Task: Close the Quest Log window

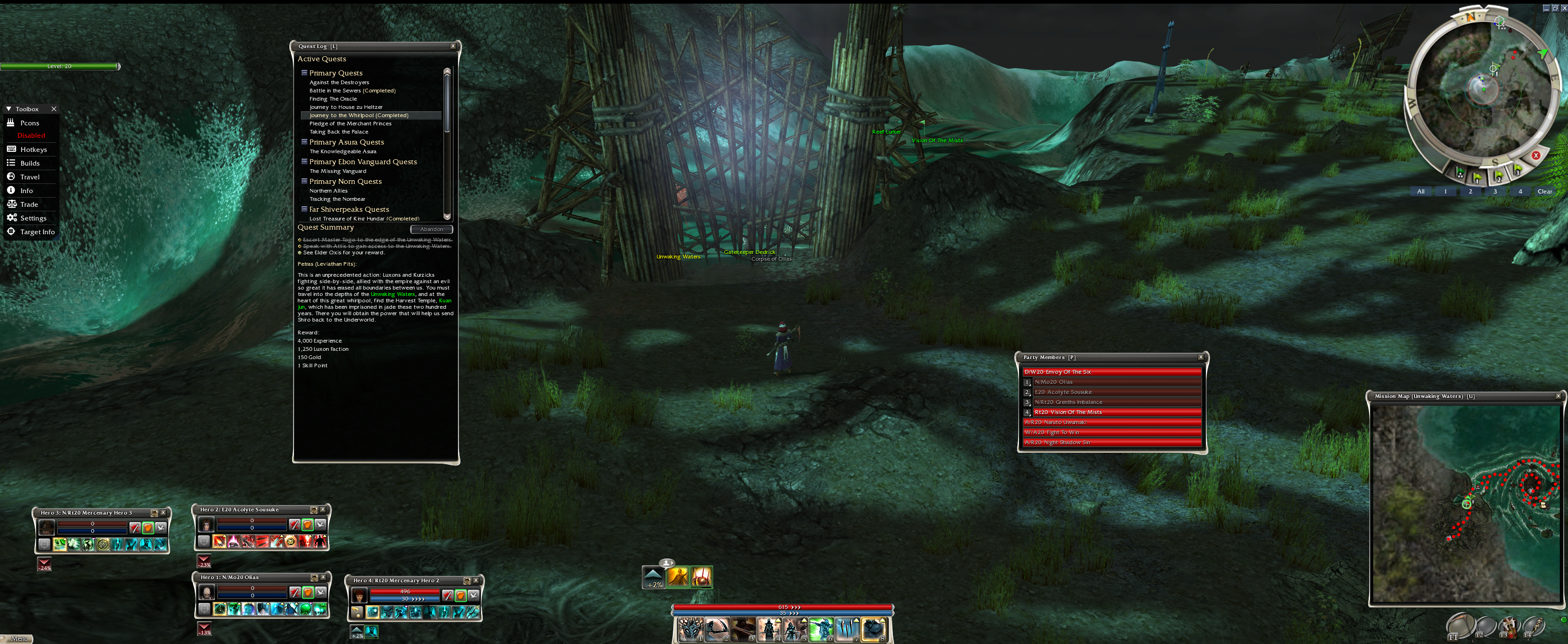Action: click(x=452, y=46)
